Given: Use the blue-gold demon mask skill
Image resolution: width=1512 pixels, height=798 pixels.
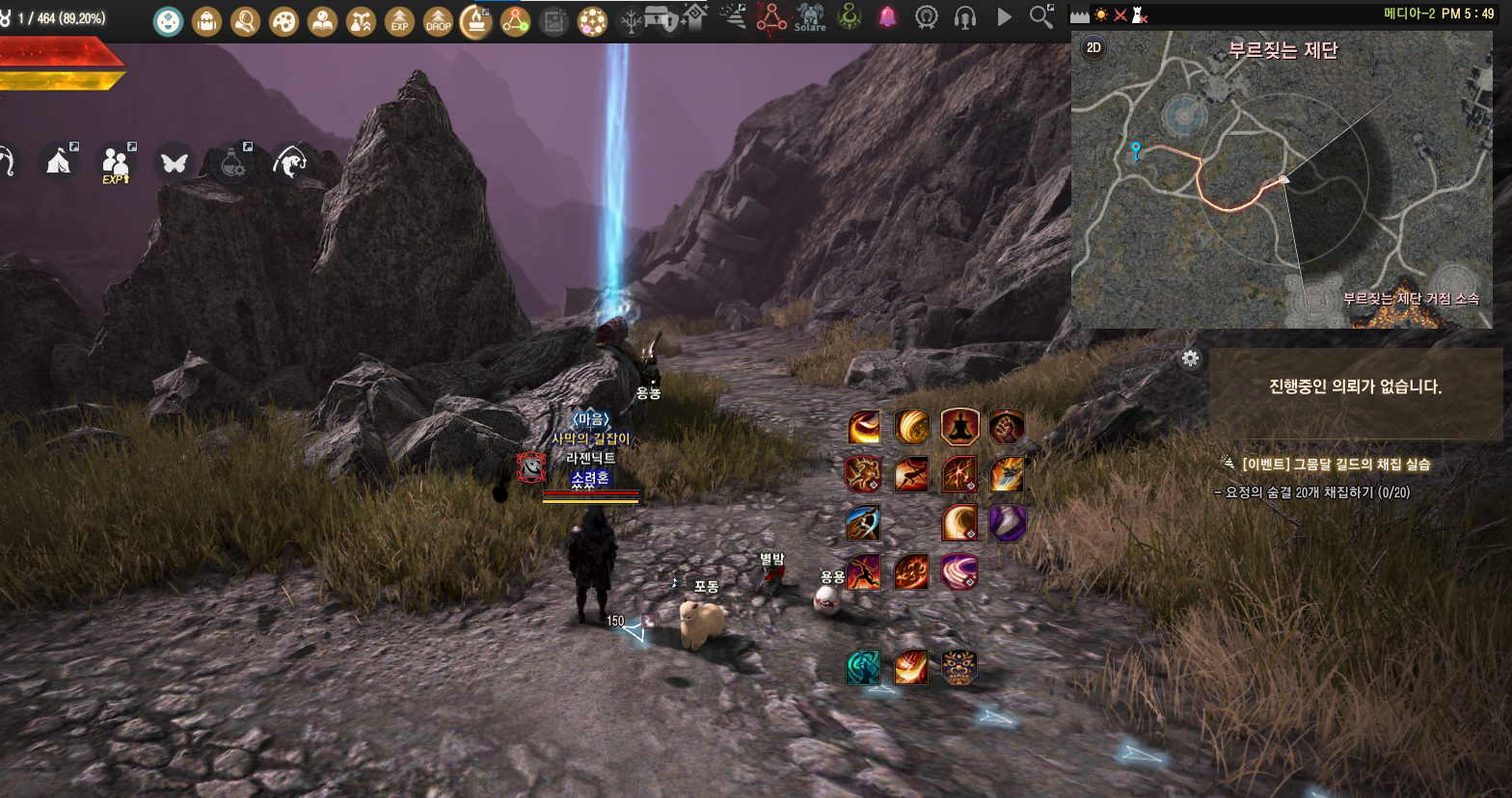Looking at the screenshot, I should [x=958, y=667].
